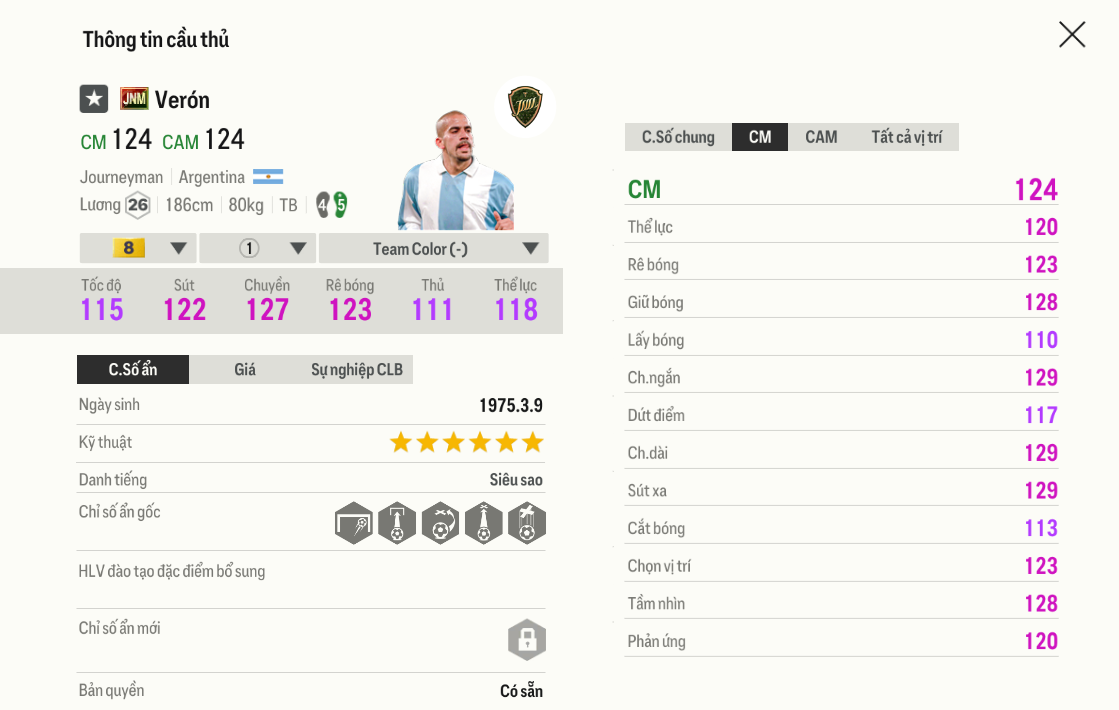Close the player info panel
Viewport: 1119px width, 710px height.
pyautogui.click(x=1071, y=35)
